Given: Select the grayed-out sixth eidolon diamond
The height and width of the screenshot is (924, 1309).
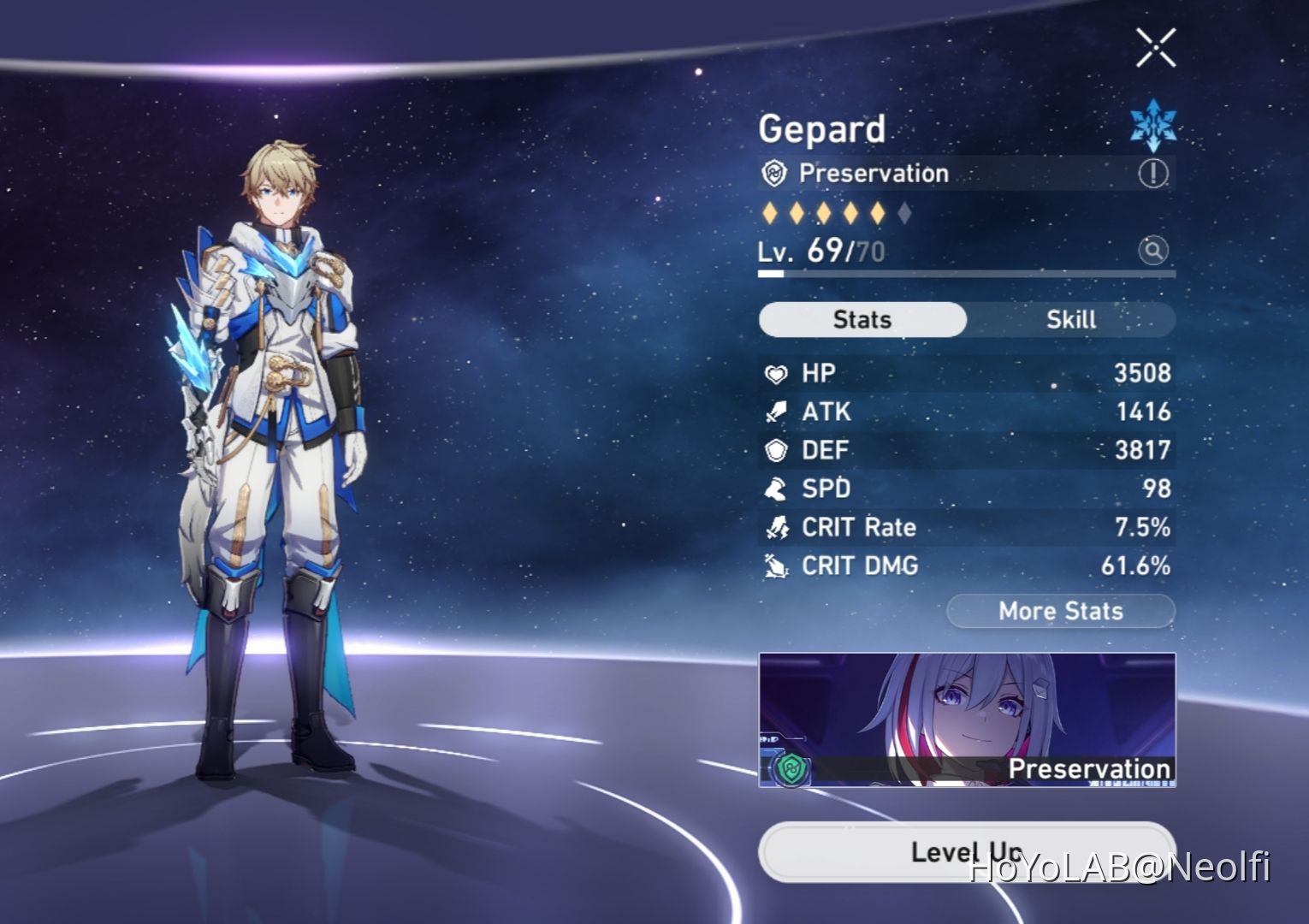Looking at the screenshot, I should (x=904, y=211).
